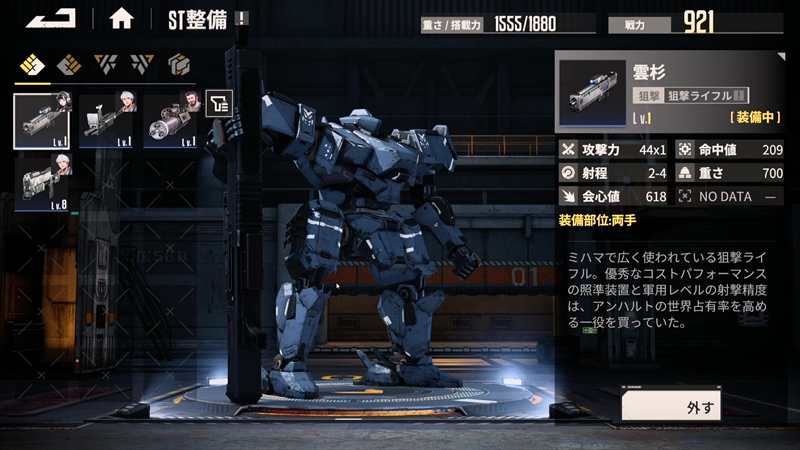Choose the Lv.1 rifle with white-haired pilot

(x=108, y=120)
